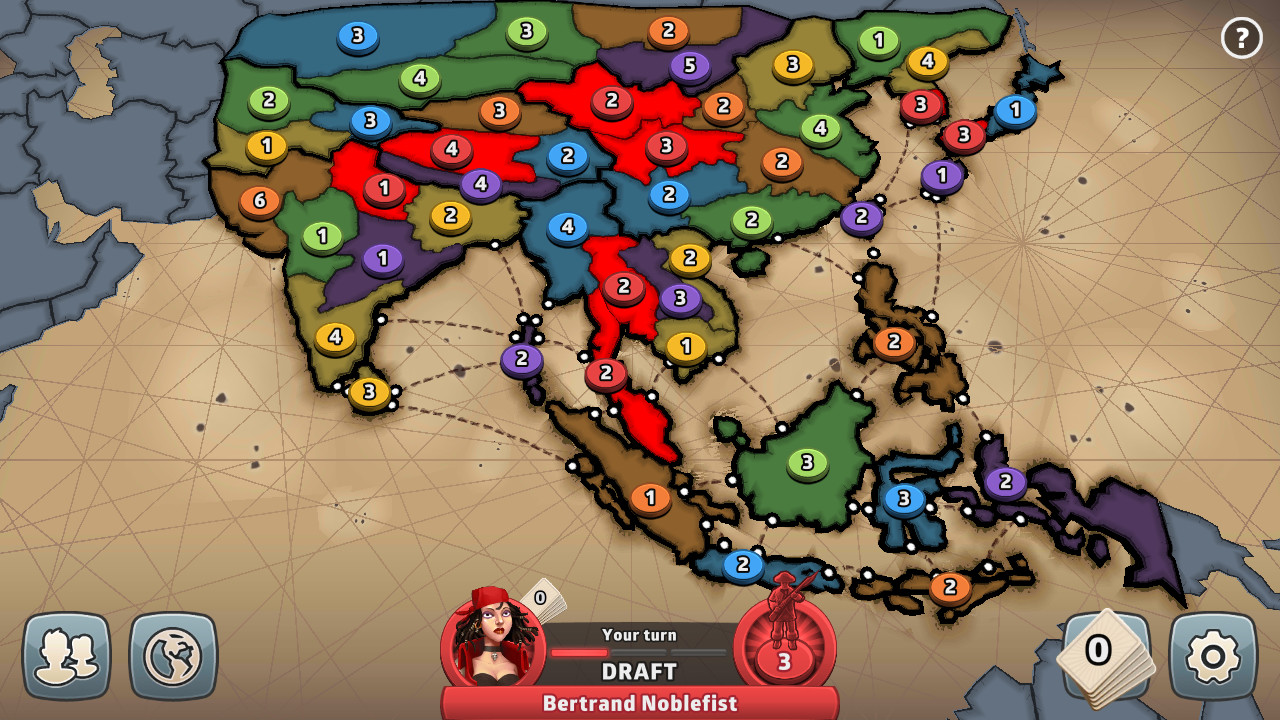Click the Bertrand Noblefist name banner

(x=640, y=703)
